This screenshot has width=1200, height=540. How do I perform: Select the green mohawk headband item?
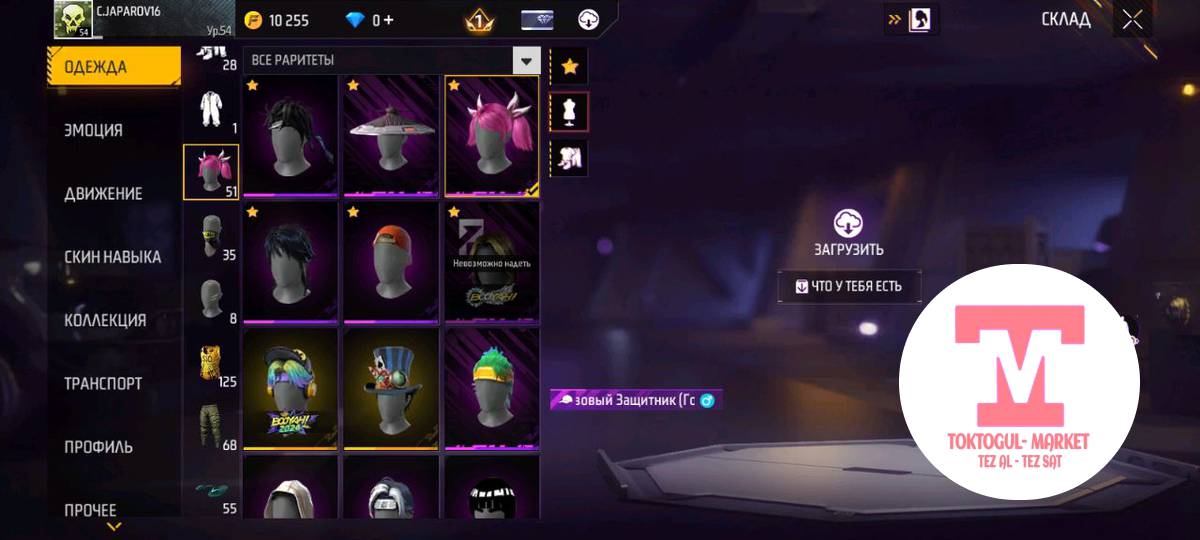coord(491,388)
